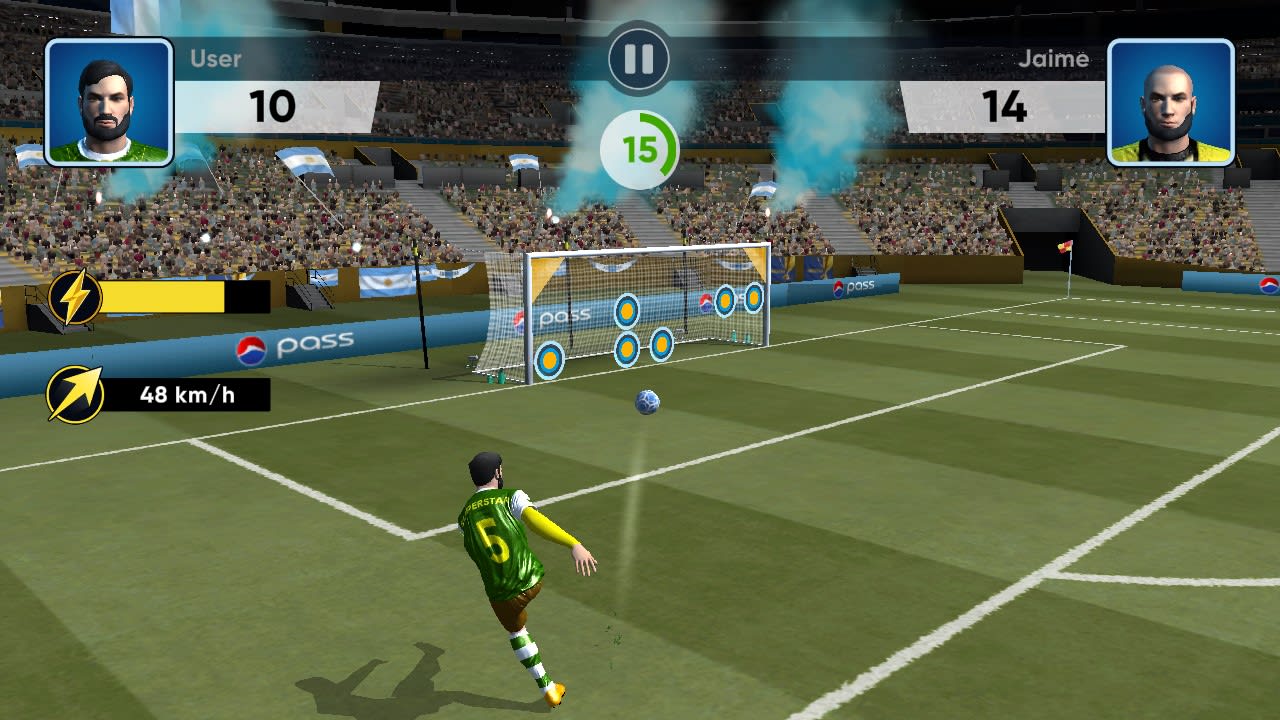Viewport: 1280px width, 720px height.
Task: Open User's player portrait
Action: 107,103
